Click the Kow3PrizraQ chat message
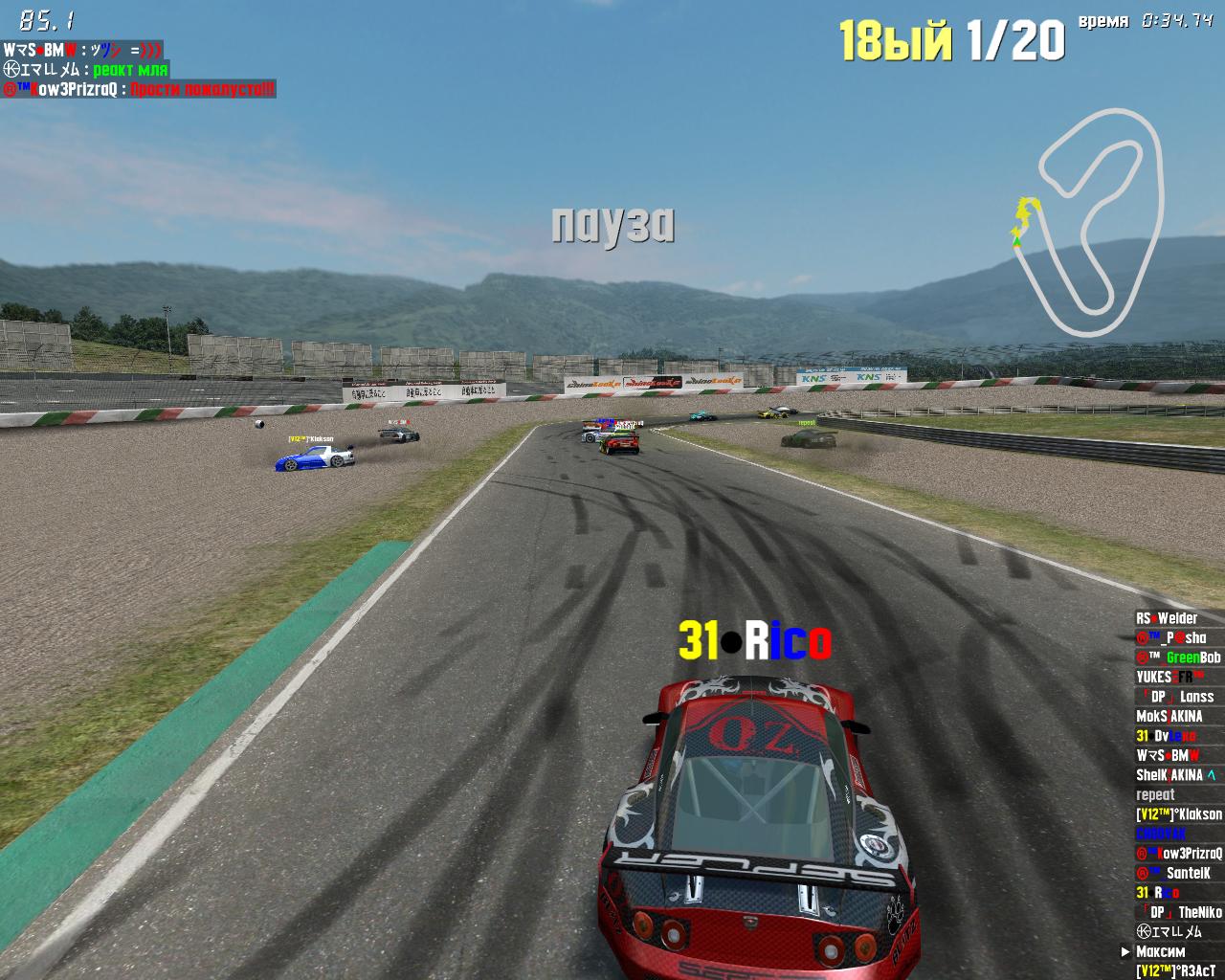This screenshot has width=1225, height=980. (x=140, y=89)
